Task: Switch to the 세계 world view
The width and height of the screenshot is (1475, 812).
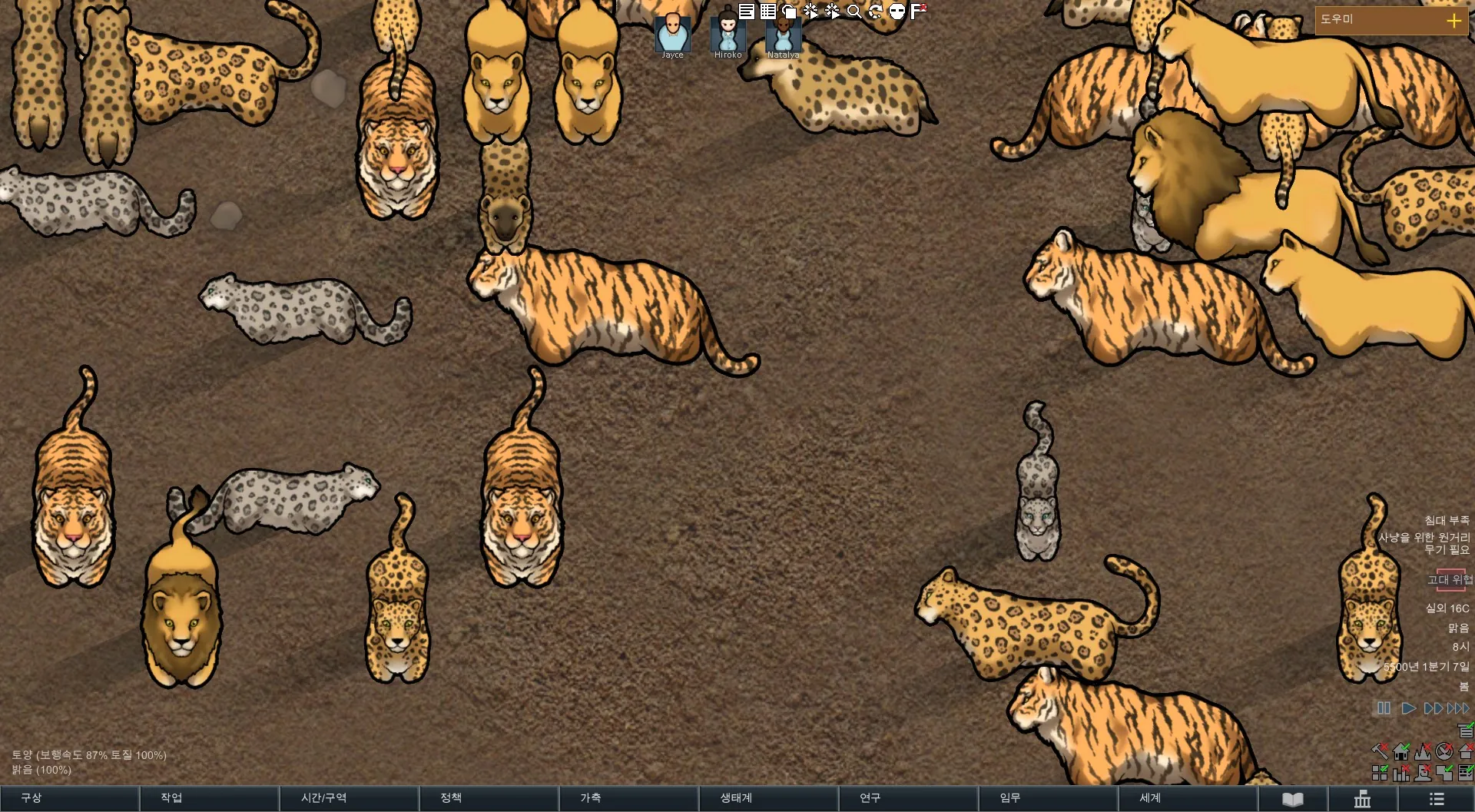Action: coord(1188,798)
